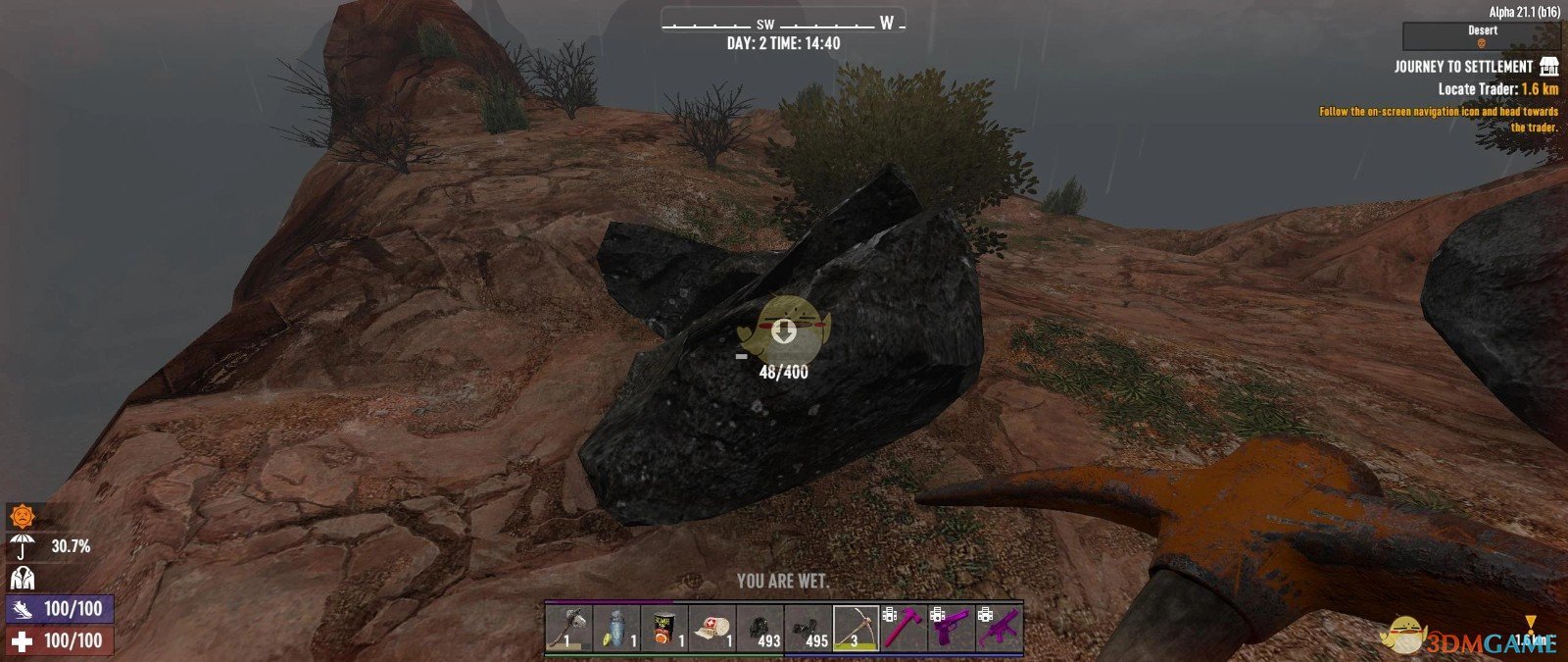Pick the black ore stack of 493

(760, 628)
